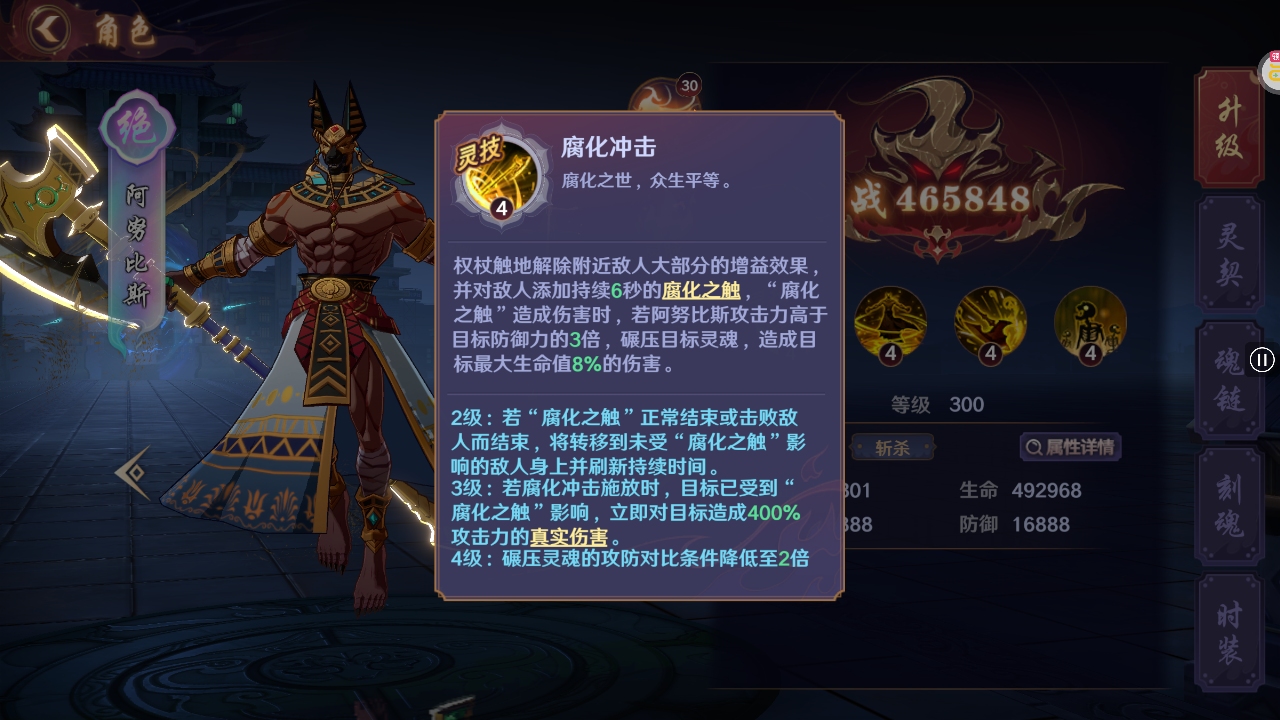Click the 斩杀 tag button
The height and width of the screenshot is (720, 1280).
(x=893, y=447)
